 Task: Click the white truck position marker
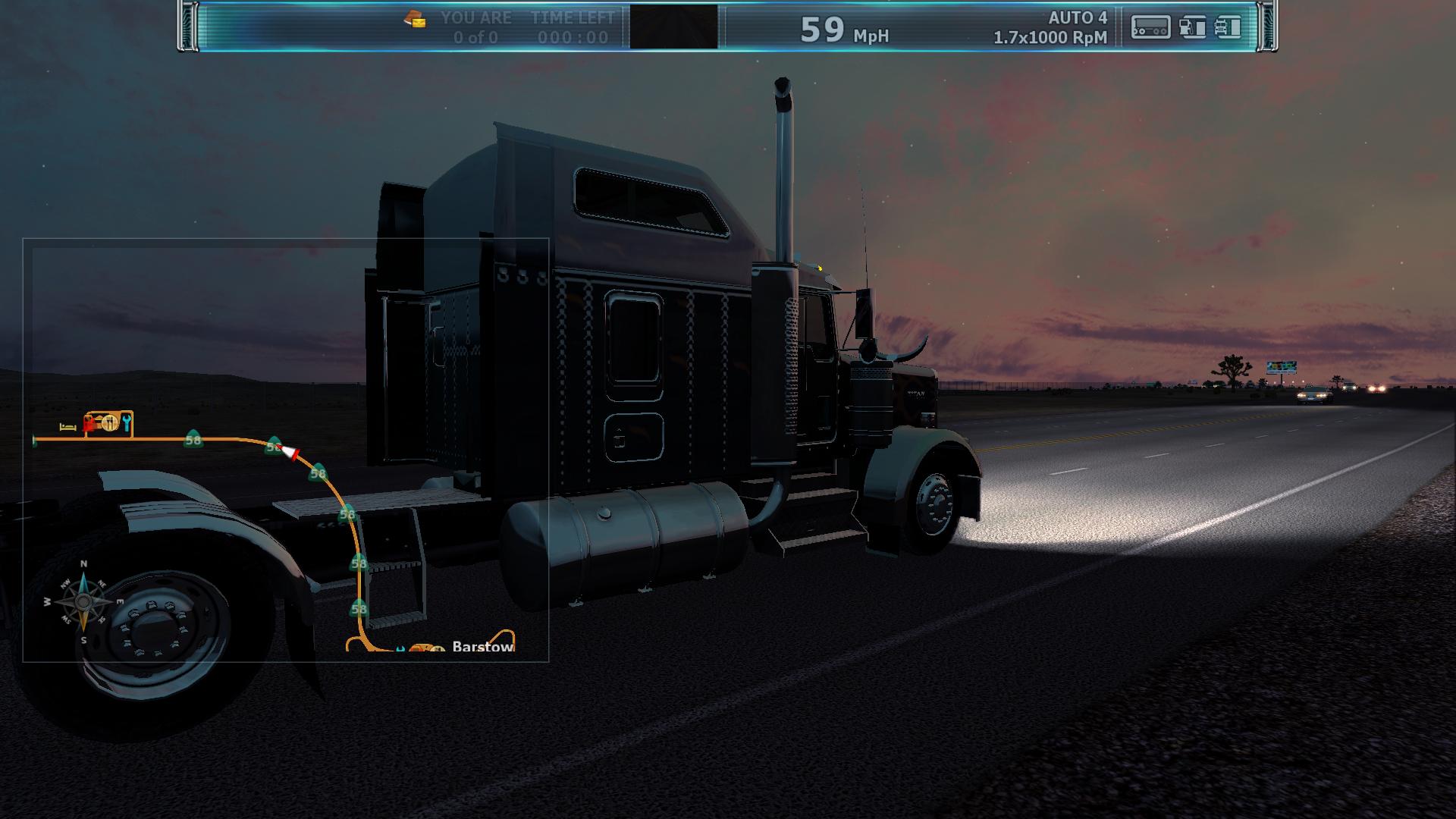click(x=289, y=452)
